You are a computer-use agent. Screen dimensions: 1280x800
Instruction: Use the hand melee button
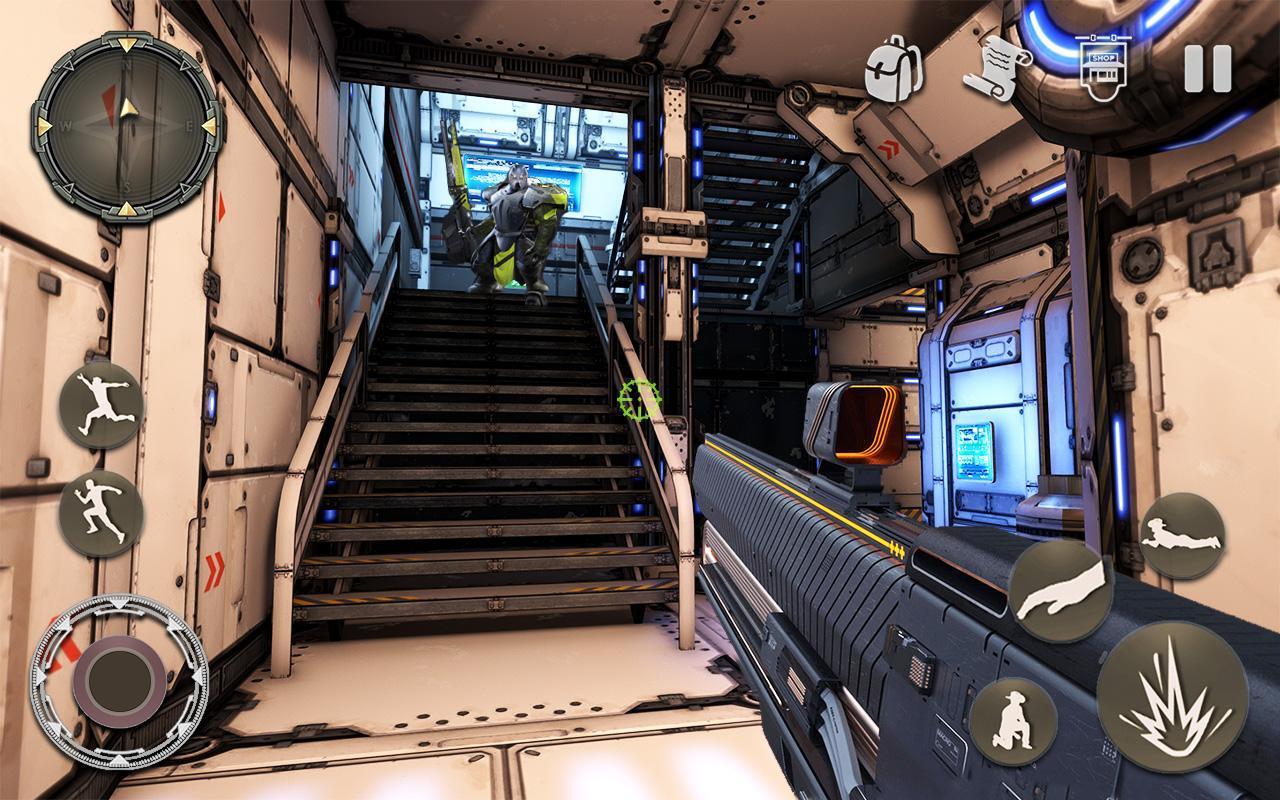1060,590
